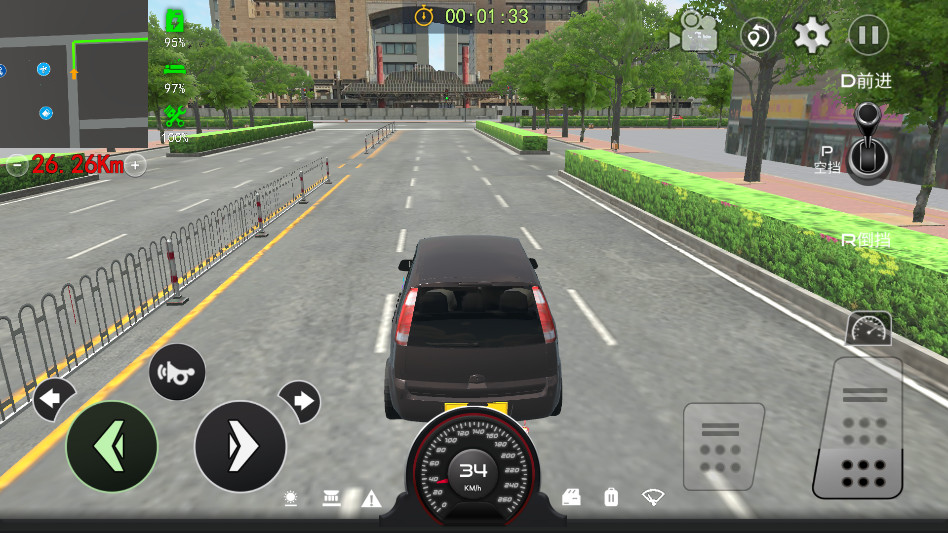Steer left with the chevron button
The image size is (948, 533).
point(112,446)
